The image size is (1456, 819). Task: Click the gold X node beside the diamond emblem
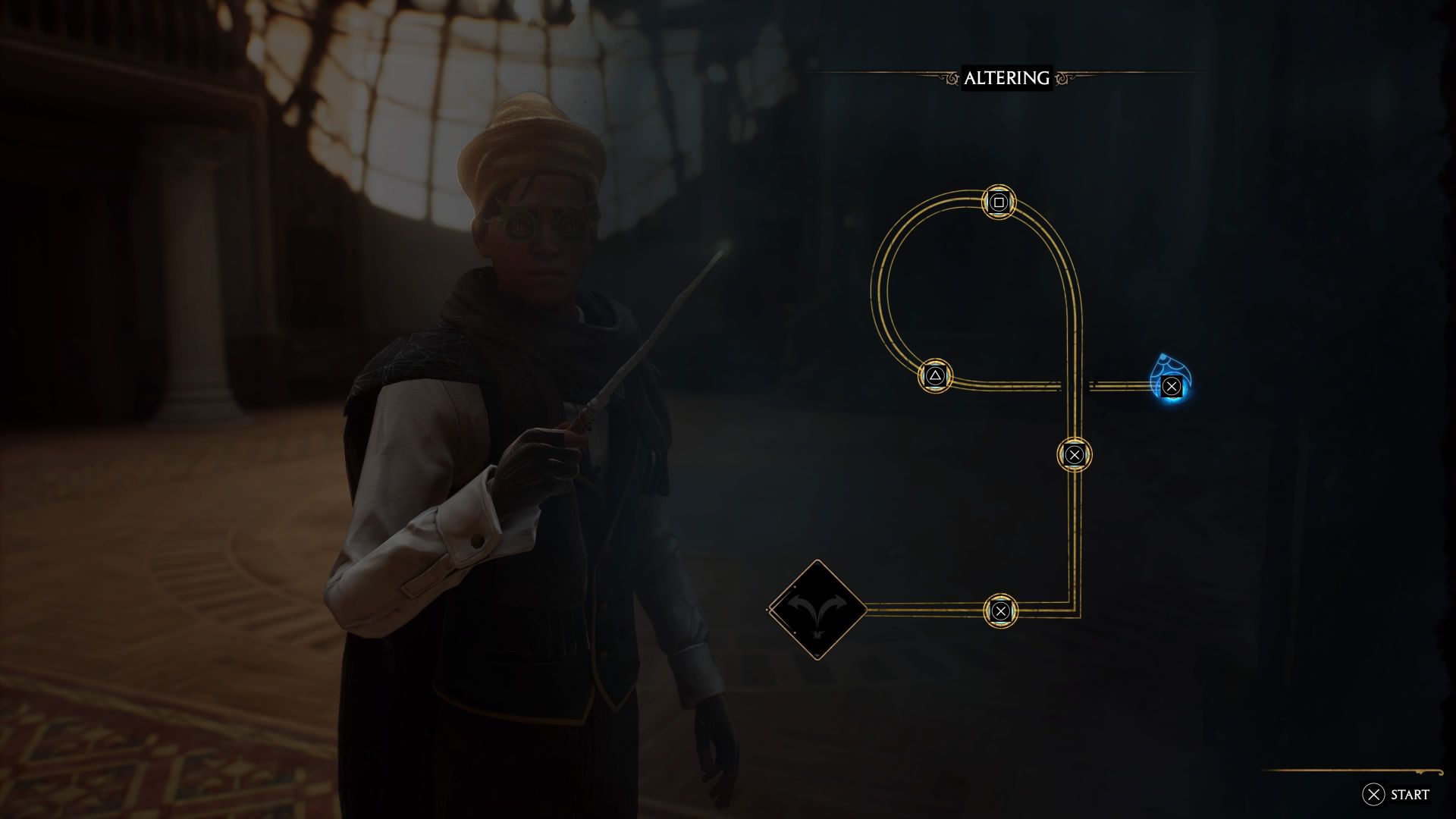tap(1000, 610)
